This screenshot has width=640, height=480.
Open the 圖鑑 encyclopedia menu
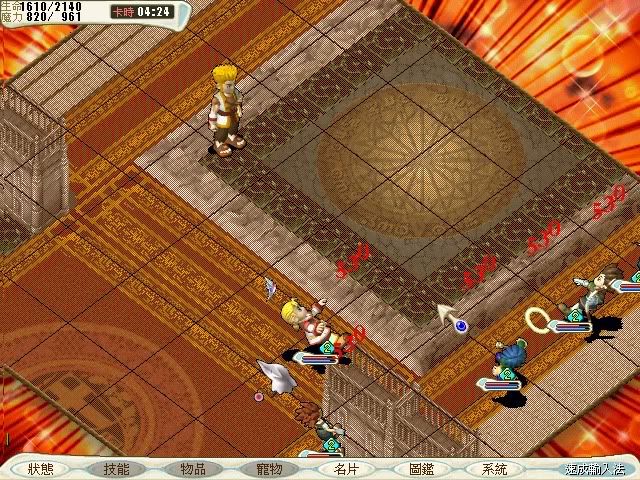pyautogui.click(x=421, y=468)
